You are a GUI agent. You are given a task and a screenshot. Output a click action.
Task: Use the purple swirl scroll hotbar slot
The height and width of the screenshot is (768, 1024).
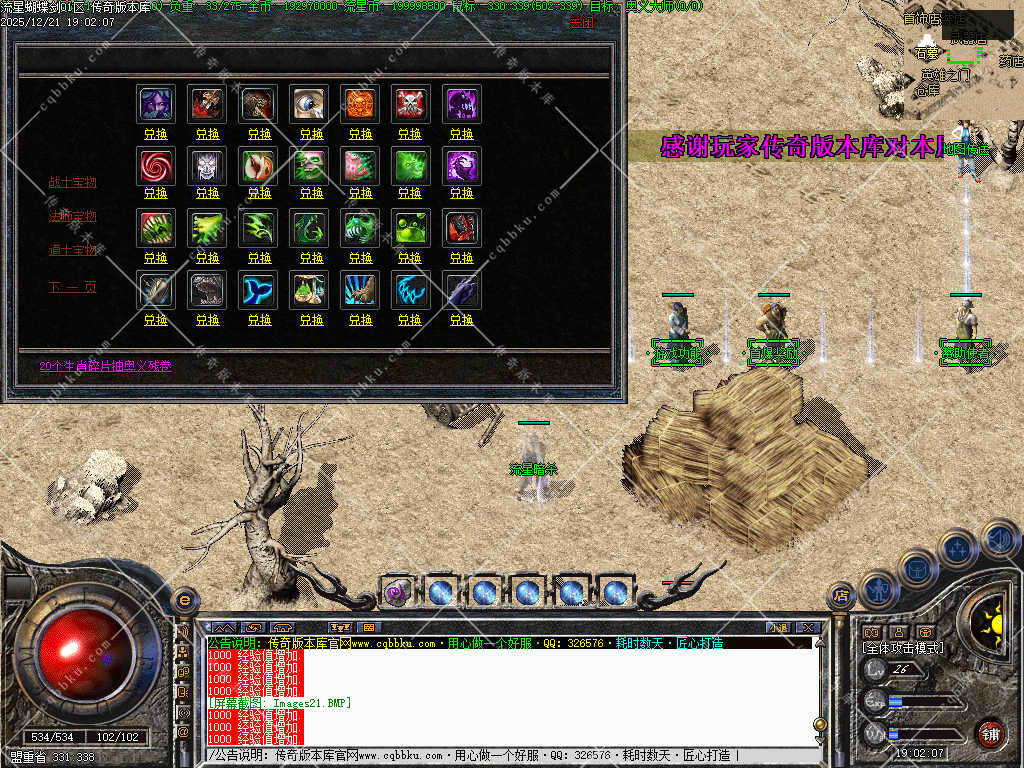coord(397,592)
